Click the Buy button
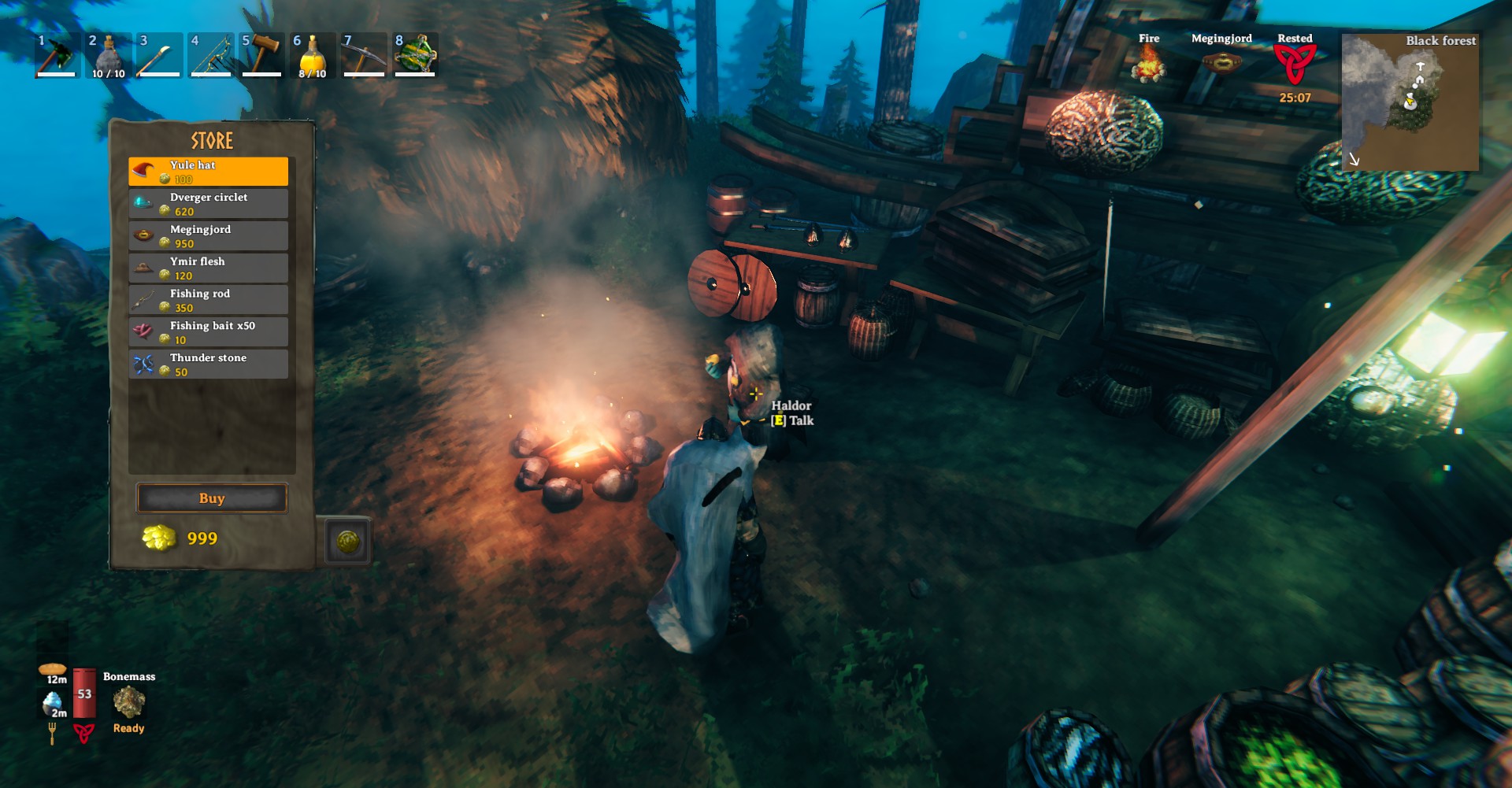 pyautogui.click(x=212, y=498)
